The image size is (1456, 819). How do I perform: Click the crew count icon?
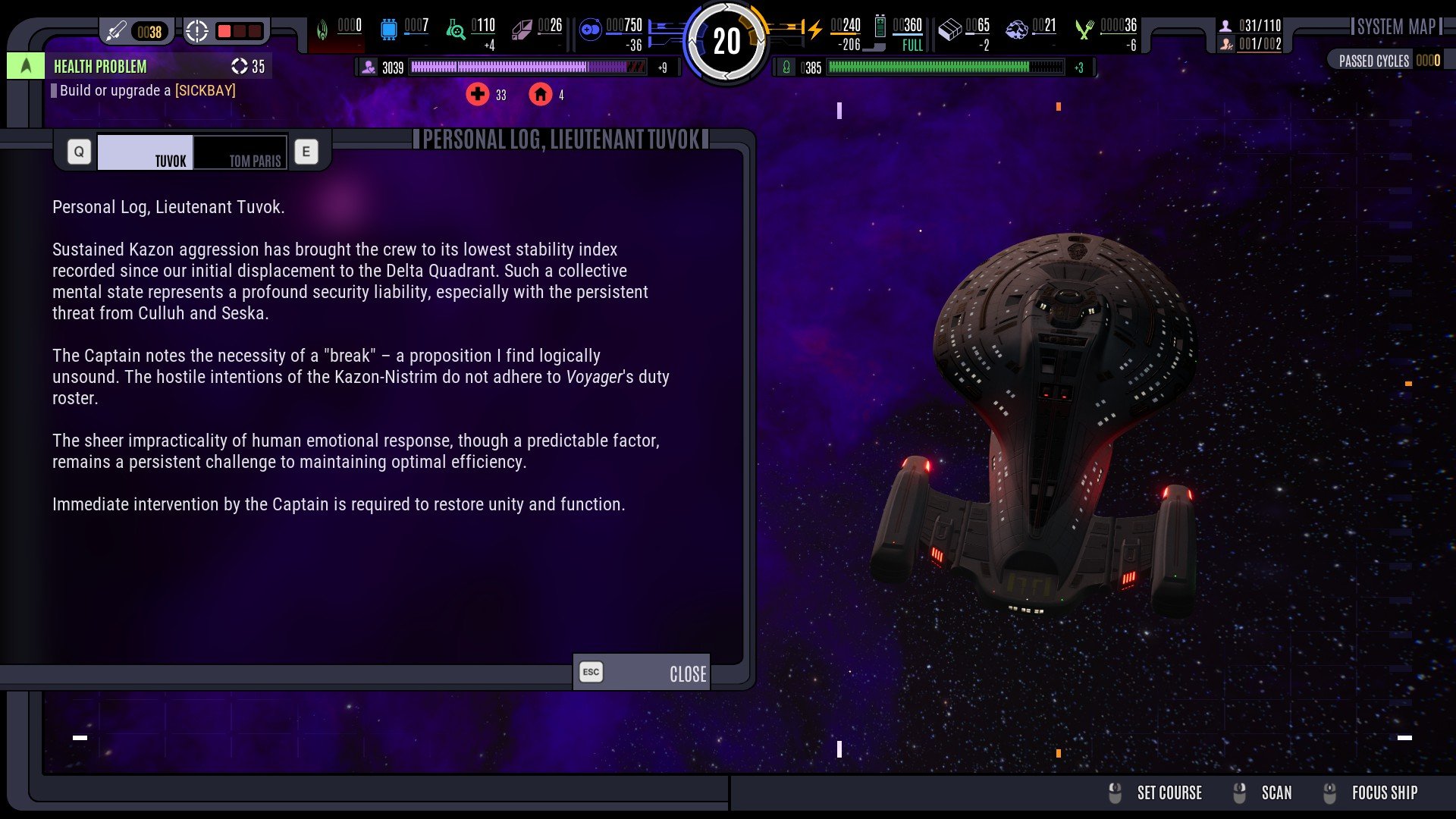[1225, 26]
